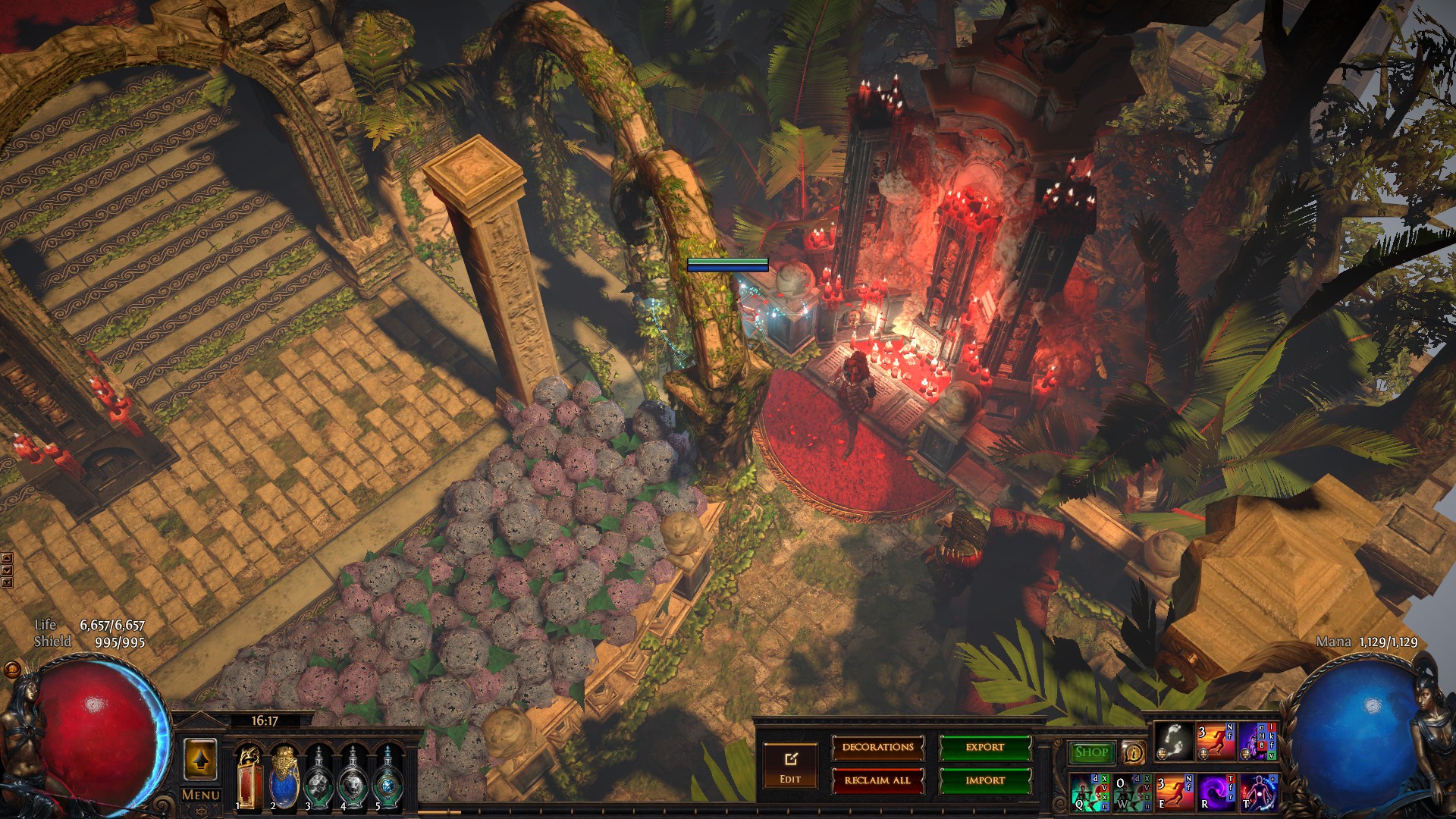This screenshot has width=1456, height=819.
Task: Click the gold up-arrow level-up button
Action: pyautogui.click(x=200, y=760)
